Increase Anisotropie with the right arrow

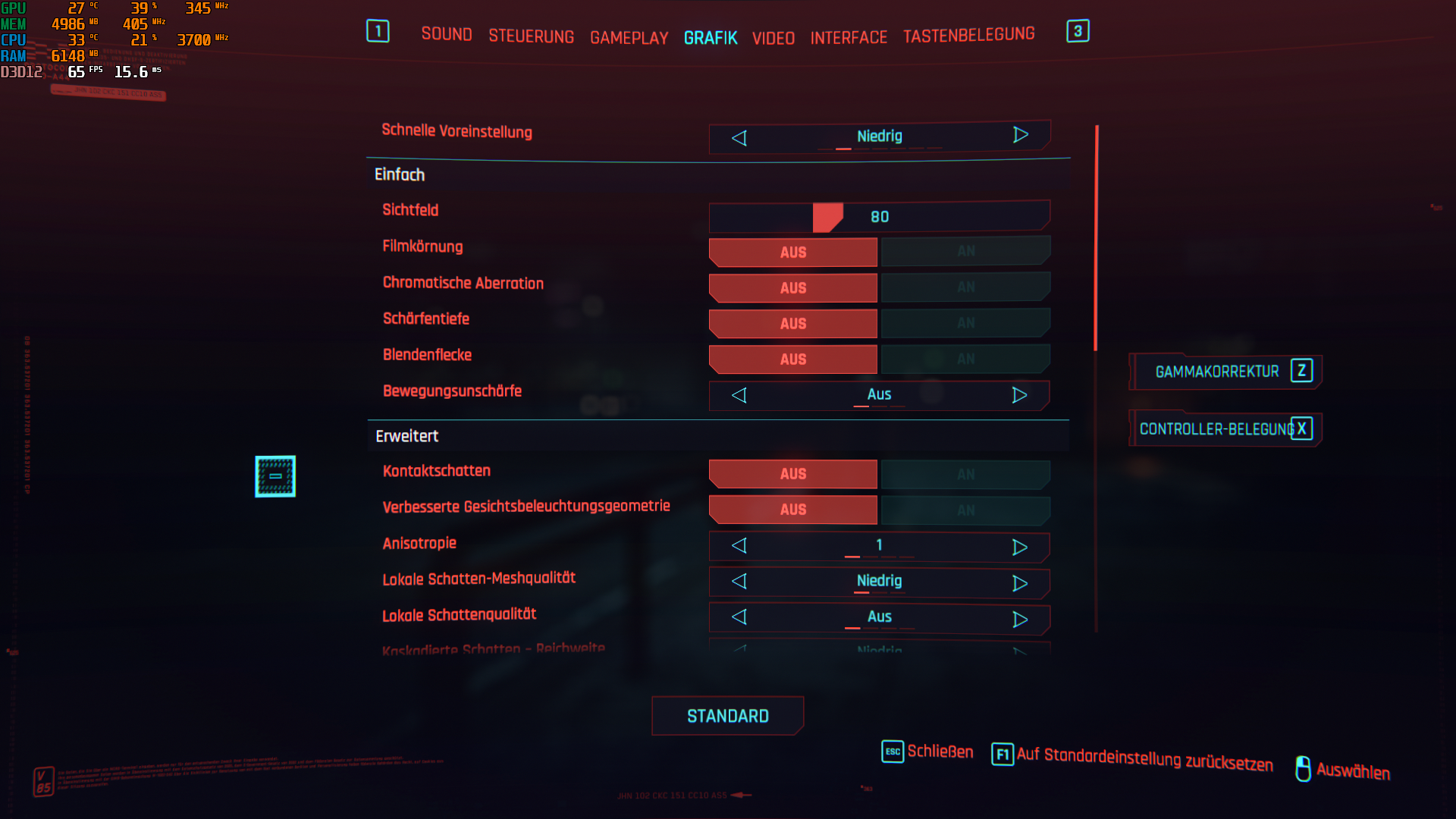point(1020,546)
